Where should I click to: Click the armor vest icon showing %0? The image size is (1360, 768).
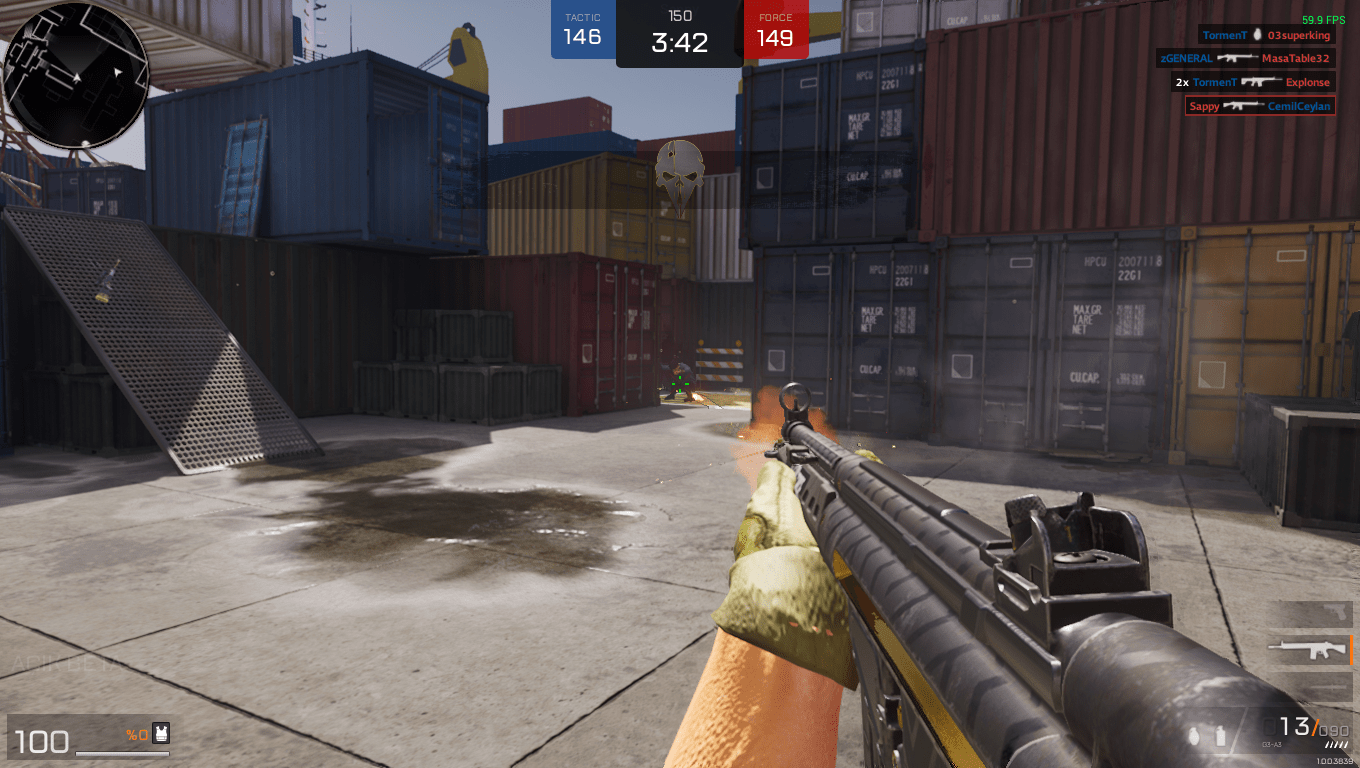pyautogui.click(x=159, y=733)
